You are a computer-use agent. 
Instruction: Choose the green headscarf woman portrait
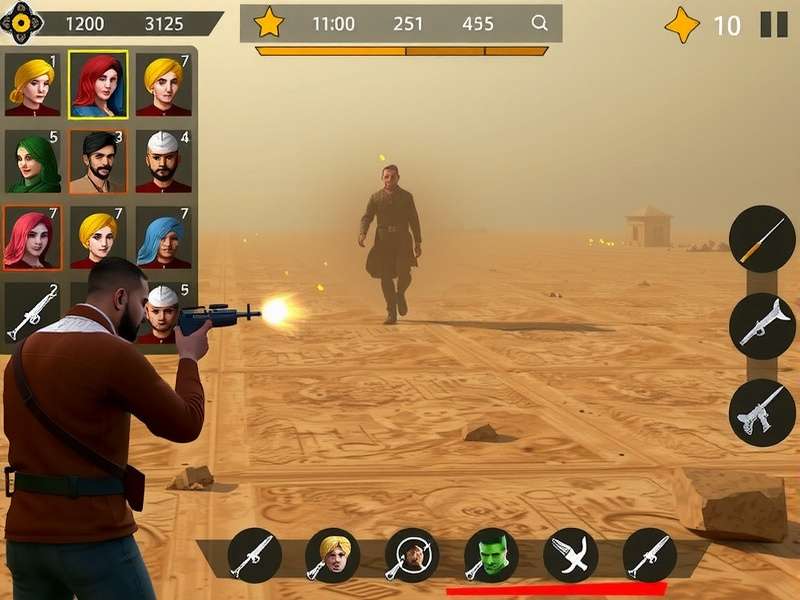[x=33, y=161]
